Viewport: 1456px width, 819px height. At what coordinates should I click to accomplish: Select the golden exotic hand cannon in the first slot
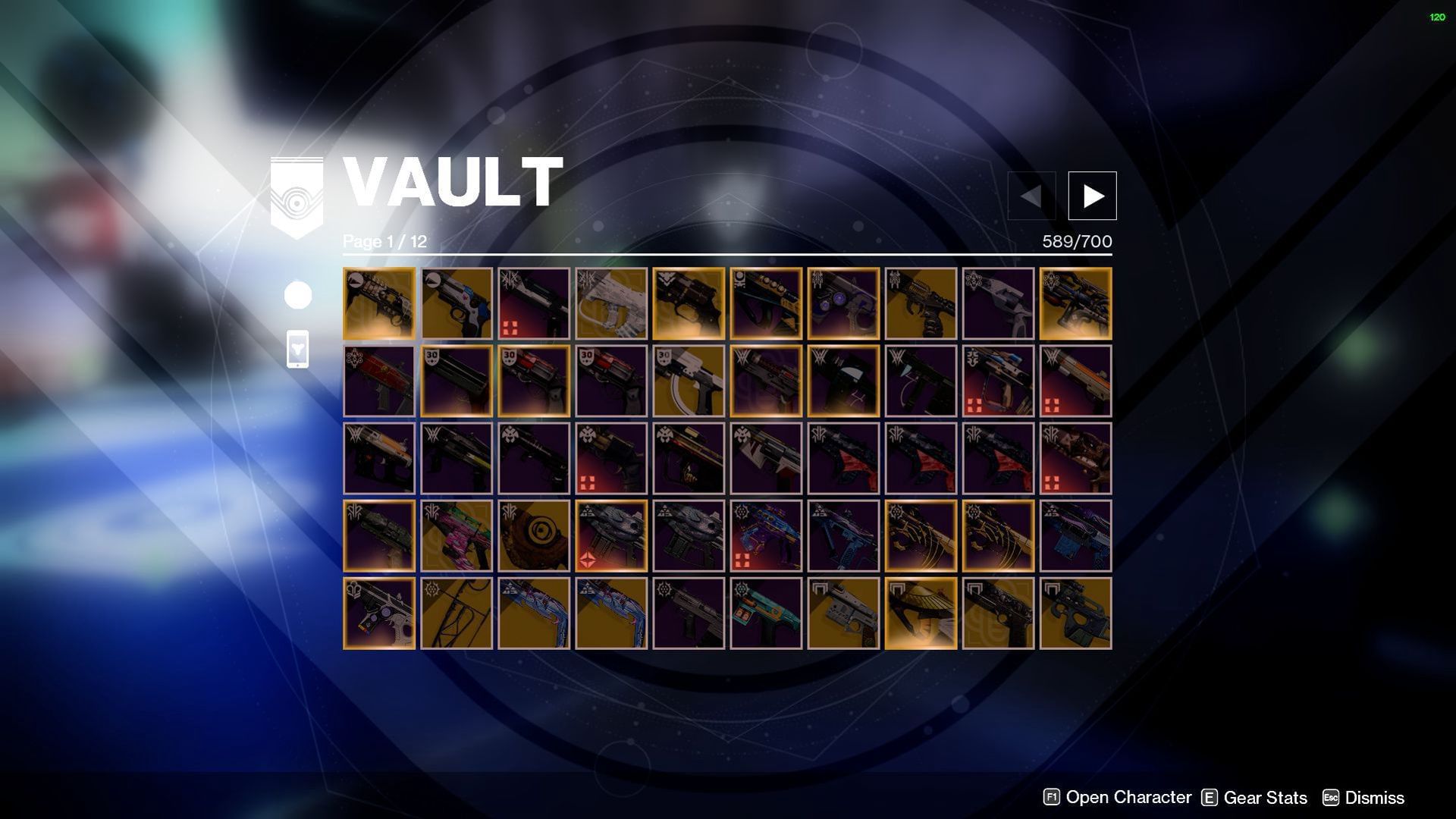pos(379,303)
